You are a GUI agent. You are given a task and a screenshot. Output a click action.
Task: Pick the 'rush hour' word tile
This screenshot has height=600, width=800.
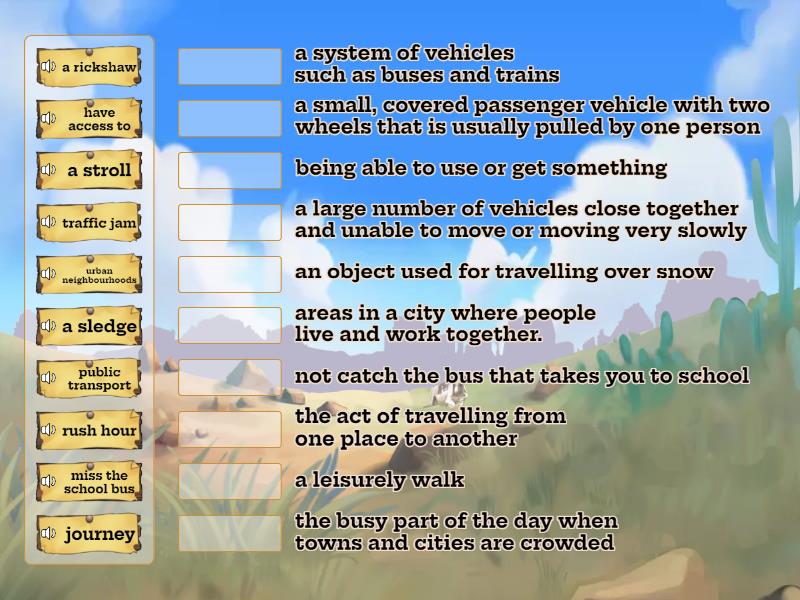pos(98,431)
